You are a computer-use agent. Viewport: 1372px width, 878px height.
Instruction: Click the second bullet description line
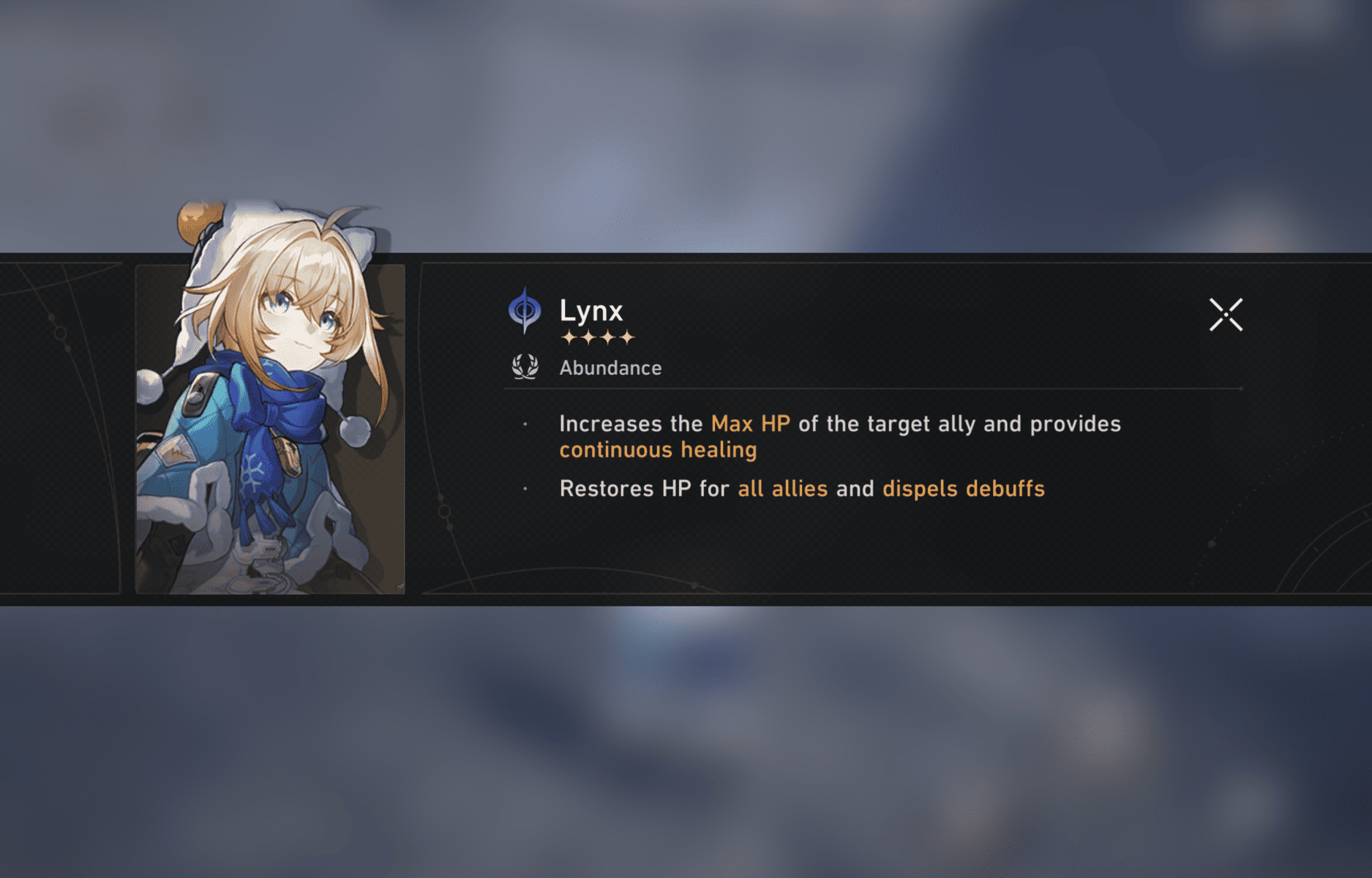coord(802,489)
